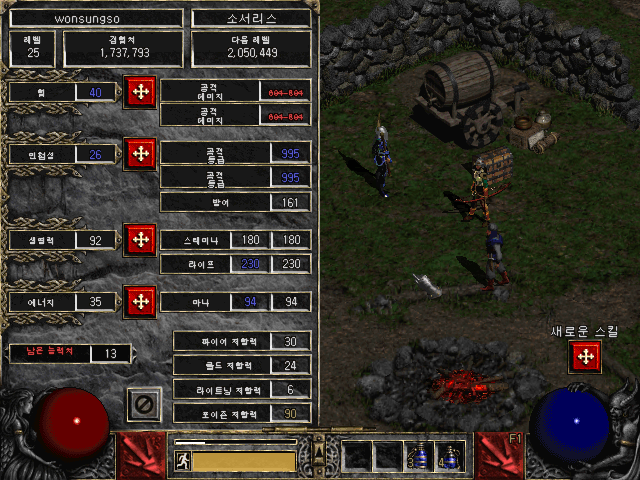Add a point to Energy (에너지)
Screen dimensions: 640x480
(140, 300)
